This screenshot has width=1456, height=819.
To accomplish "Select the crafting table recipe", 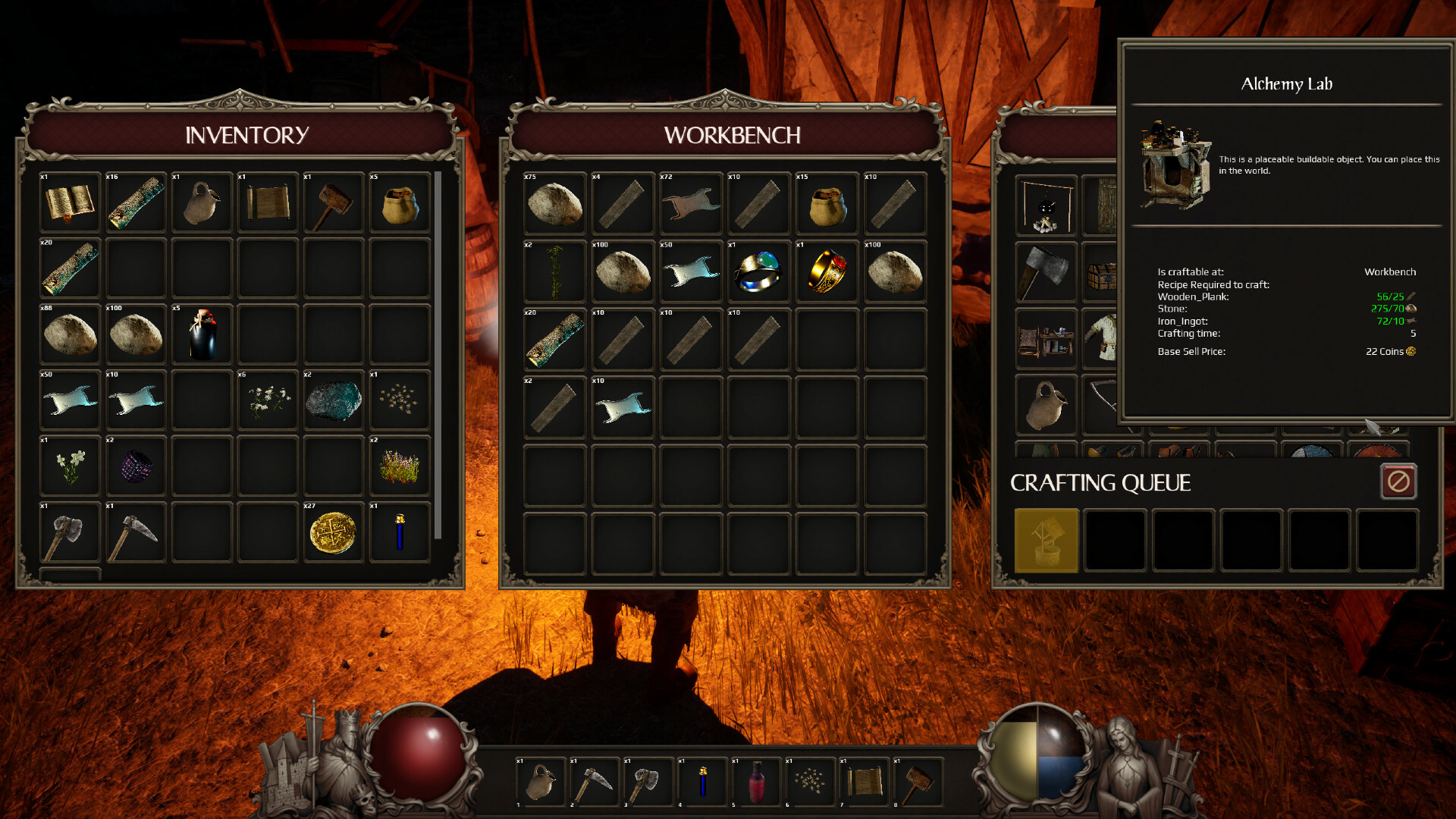I will (1046, 337).
